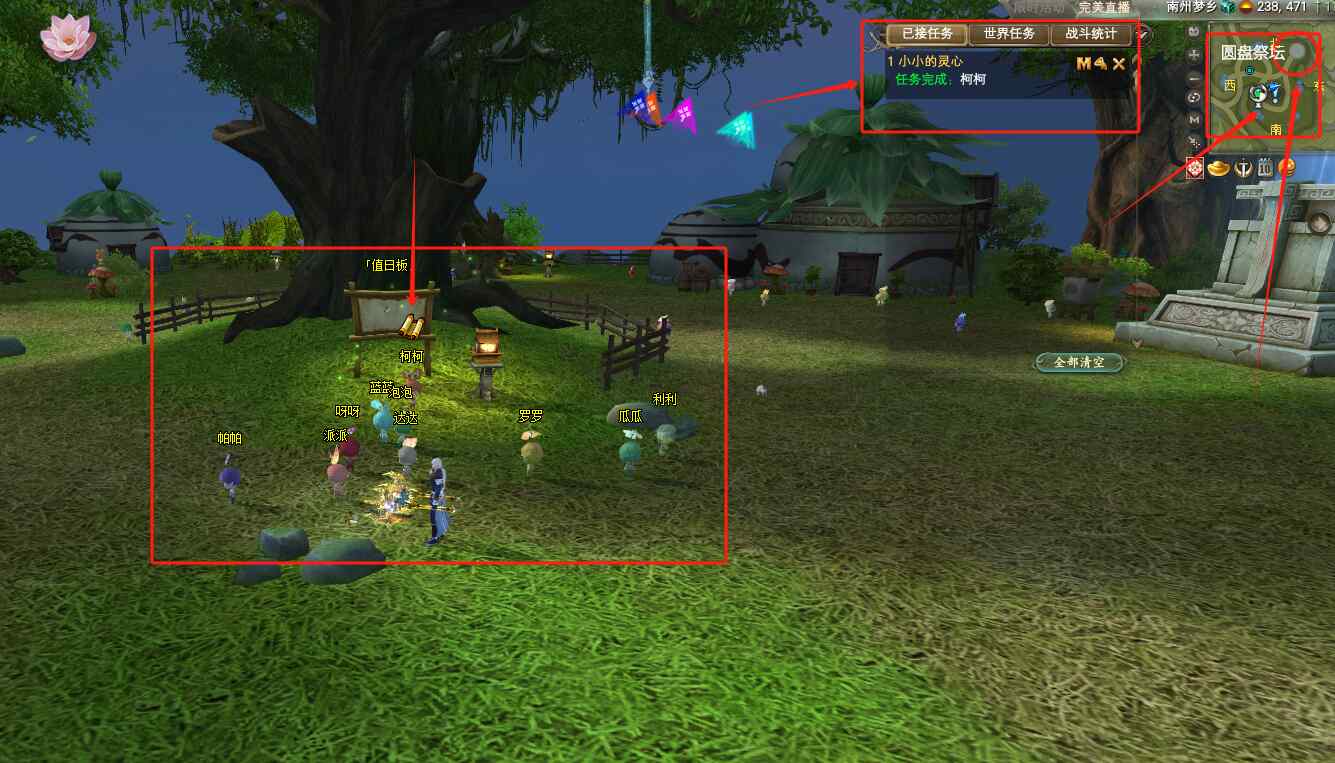Open the sword emblem icon
The image size is (1335, 763).
(1242, 168)
